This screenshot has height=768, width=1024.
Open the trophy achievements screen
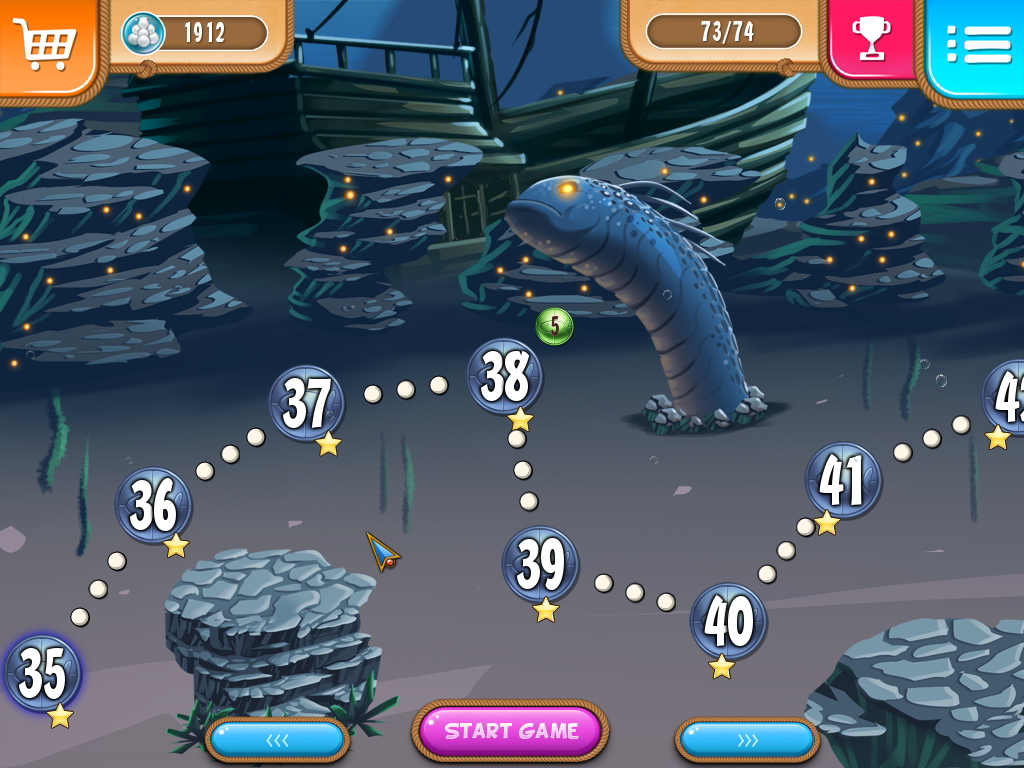[x=870, y=38]
